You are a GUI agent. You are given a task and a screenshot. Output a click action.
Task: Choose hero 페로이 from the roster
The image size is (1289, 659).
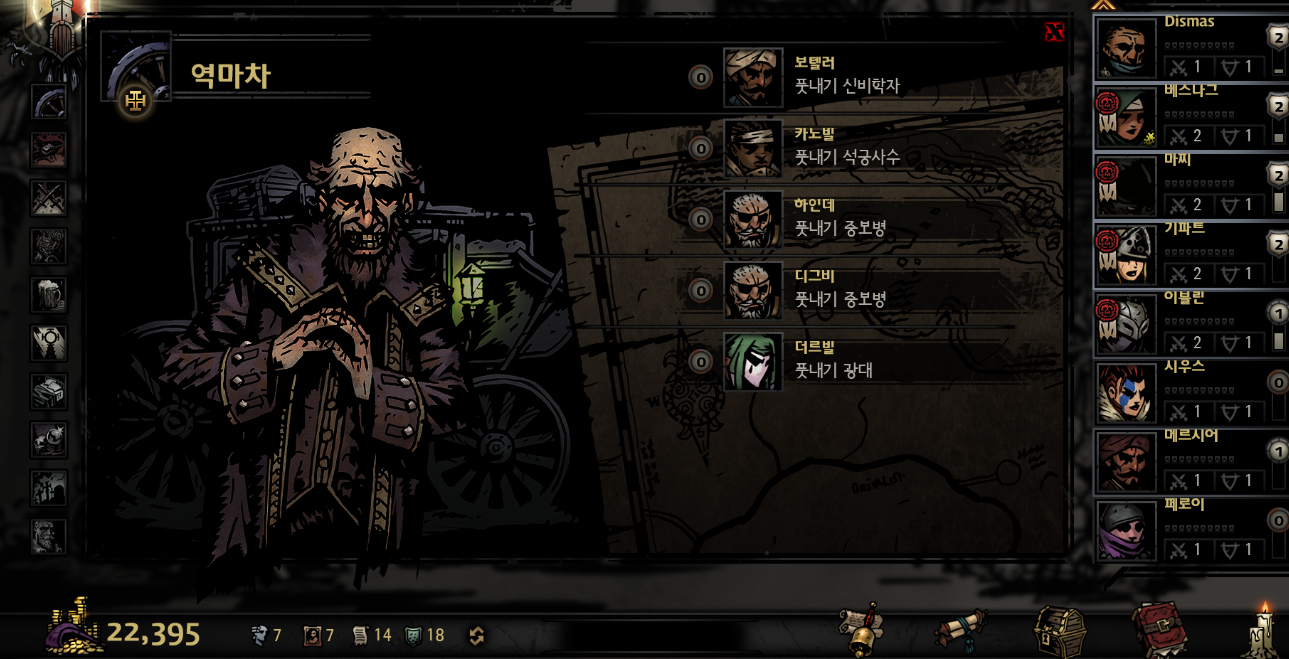click(x=1128, y=531)
